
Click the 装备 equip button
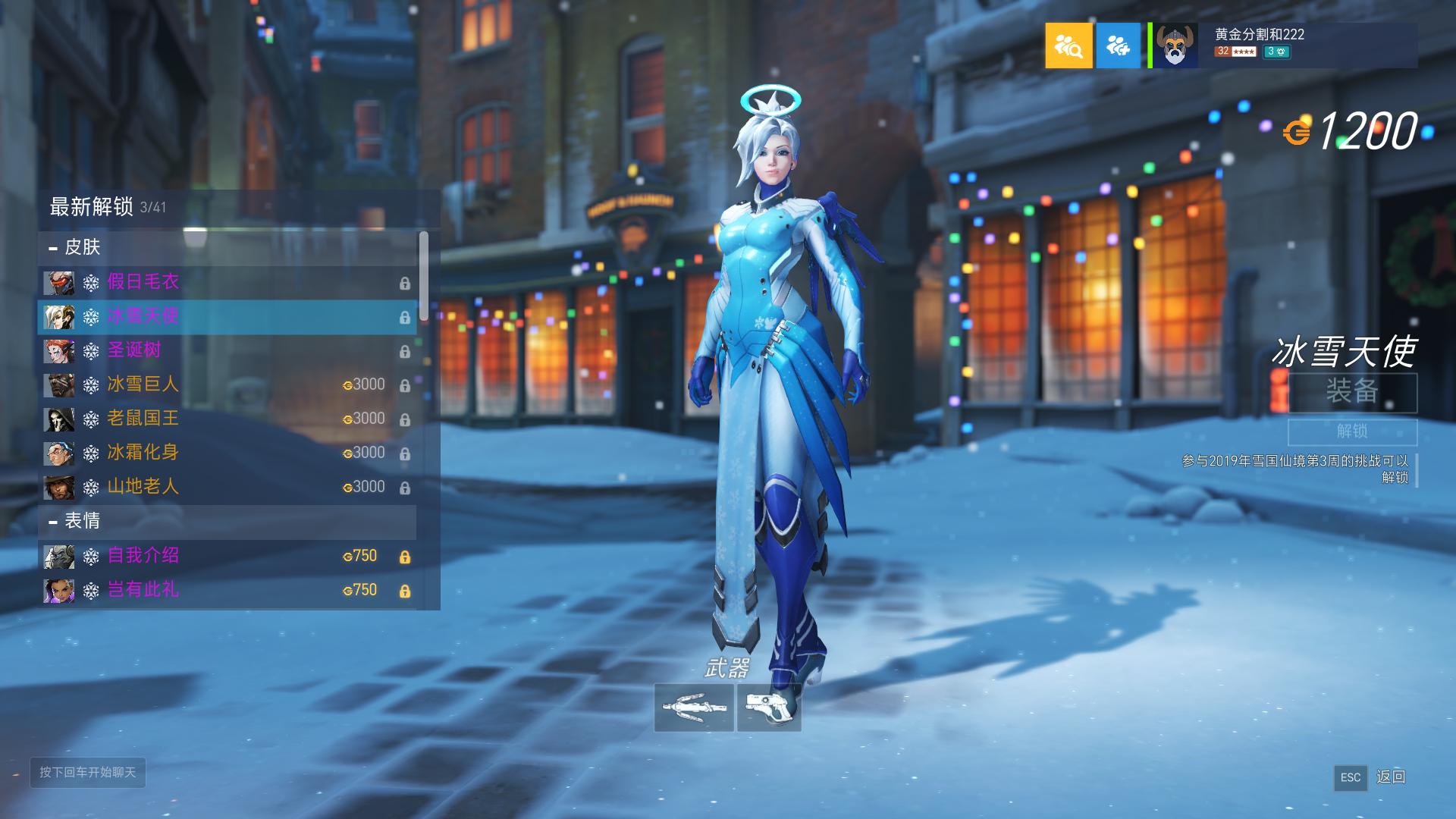(1352, 392)
